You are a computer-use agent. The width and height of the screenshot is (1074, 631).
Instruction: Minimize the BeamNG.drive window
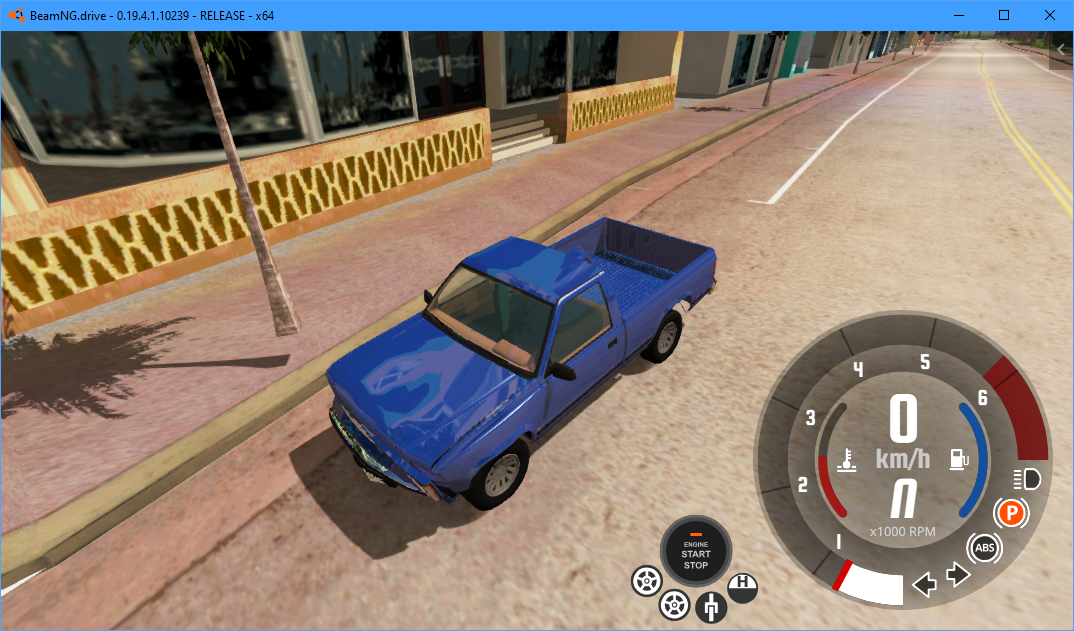(x=958, y=15)
